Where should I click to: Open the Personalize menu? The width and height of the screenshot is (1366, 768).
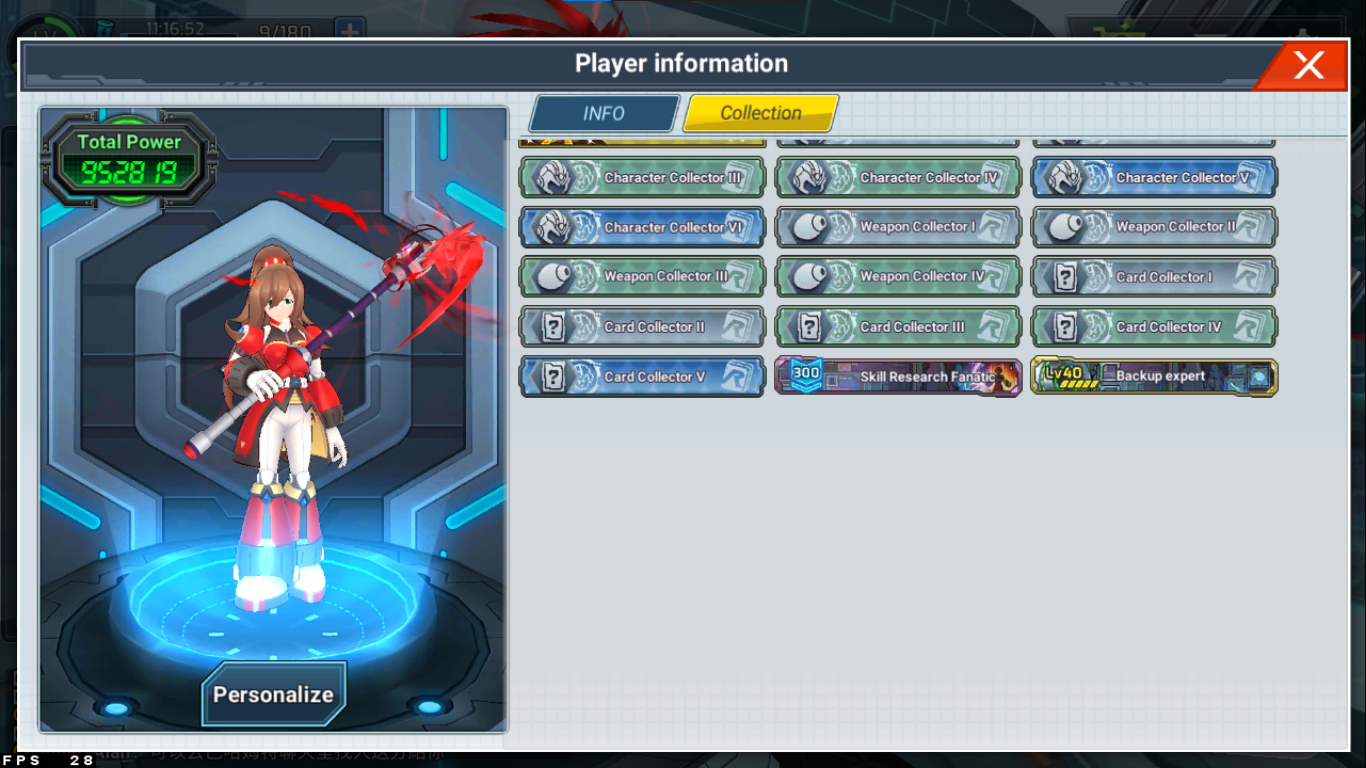(x=273, y=694)
